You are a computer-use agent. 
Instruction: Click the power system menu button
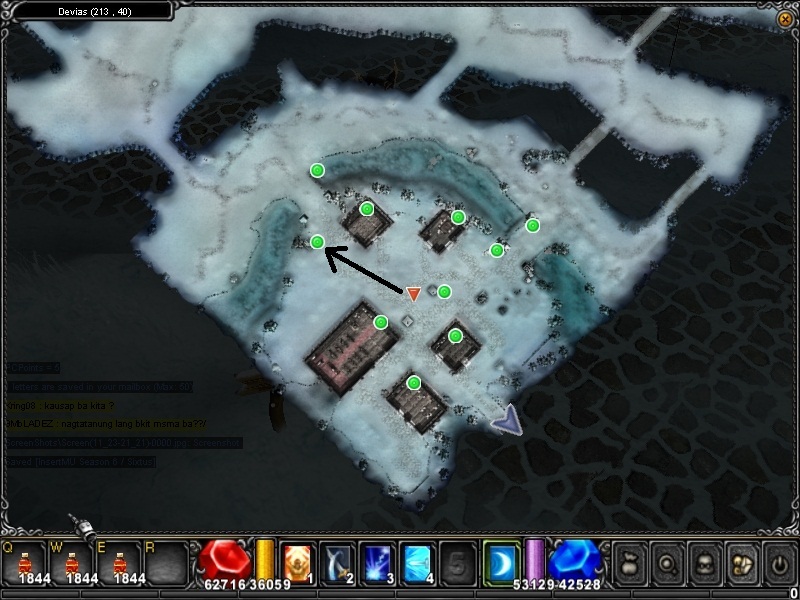tap(778, 564)
